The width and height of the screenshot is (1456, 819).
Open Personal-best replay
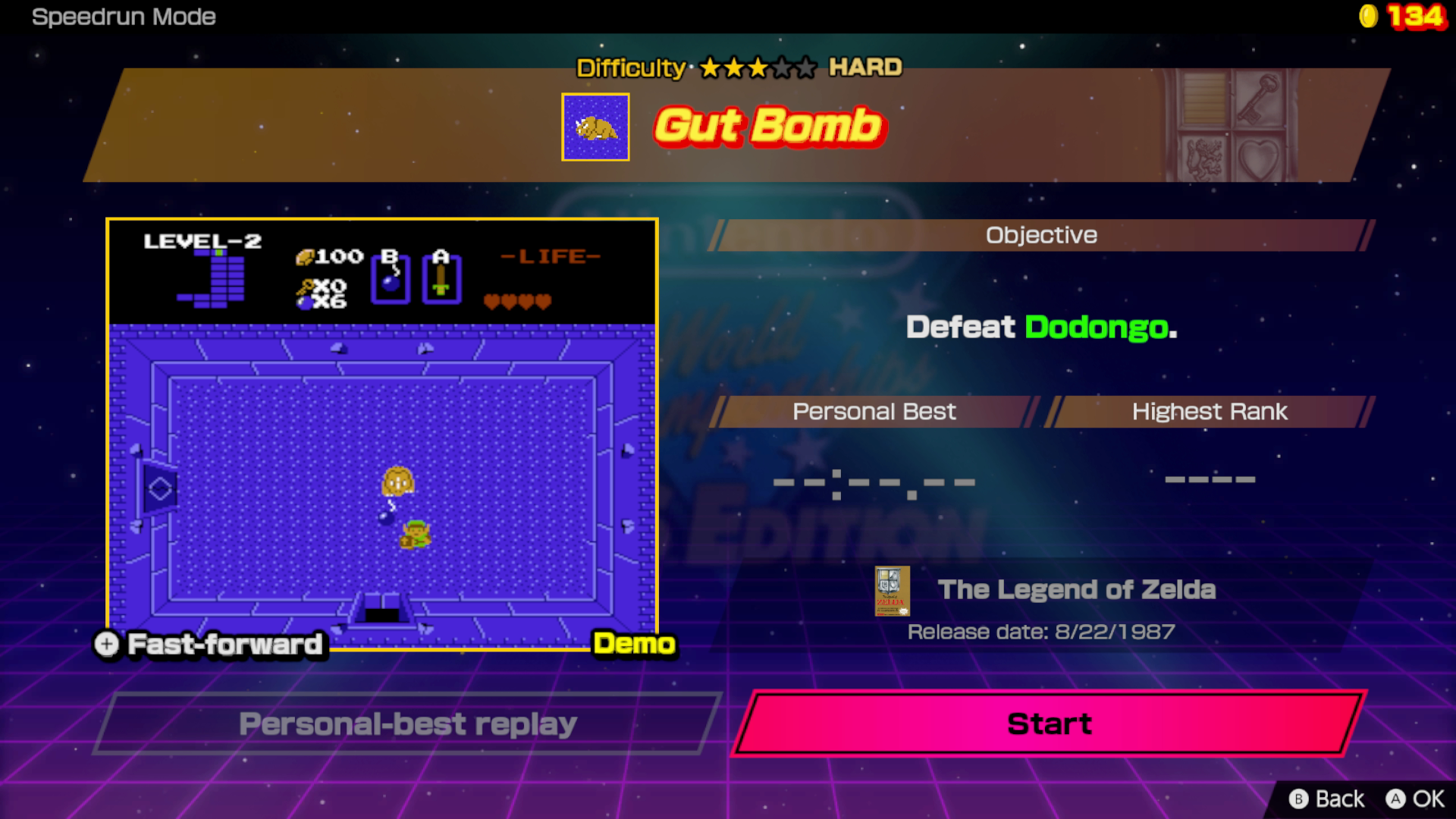tap(407, 723)
